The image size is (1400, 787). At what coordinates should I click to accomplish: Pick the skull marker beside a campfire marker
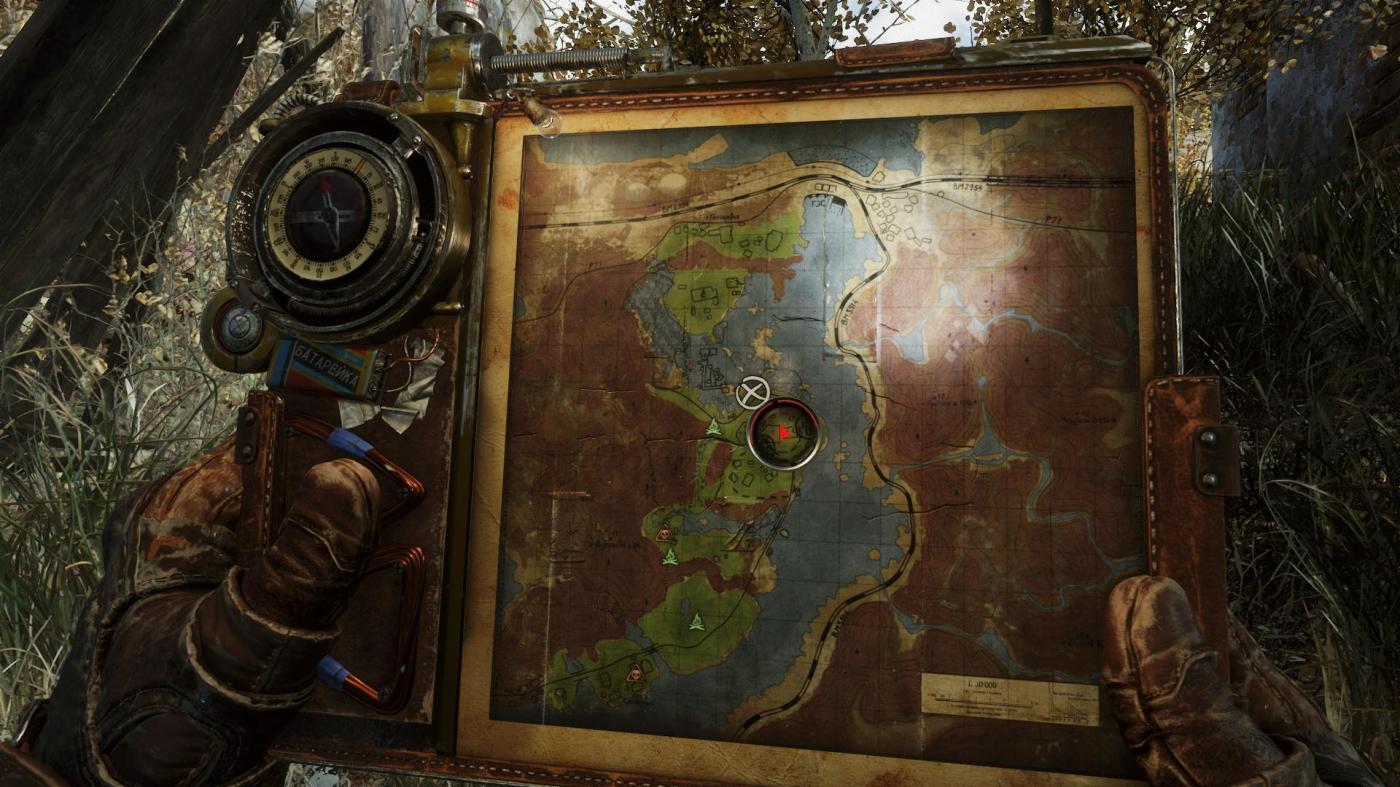coord(663,535)
